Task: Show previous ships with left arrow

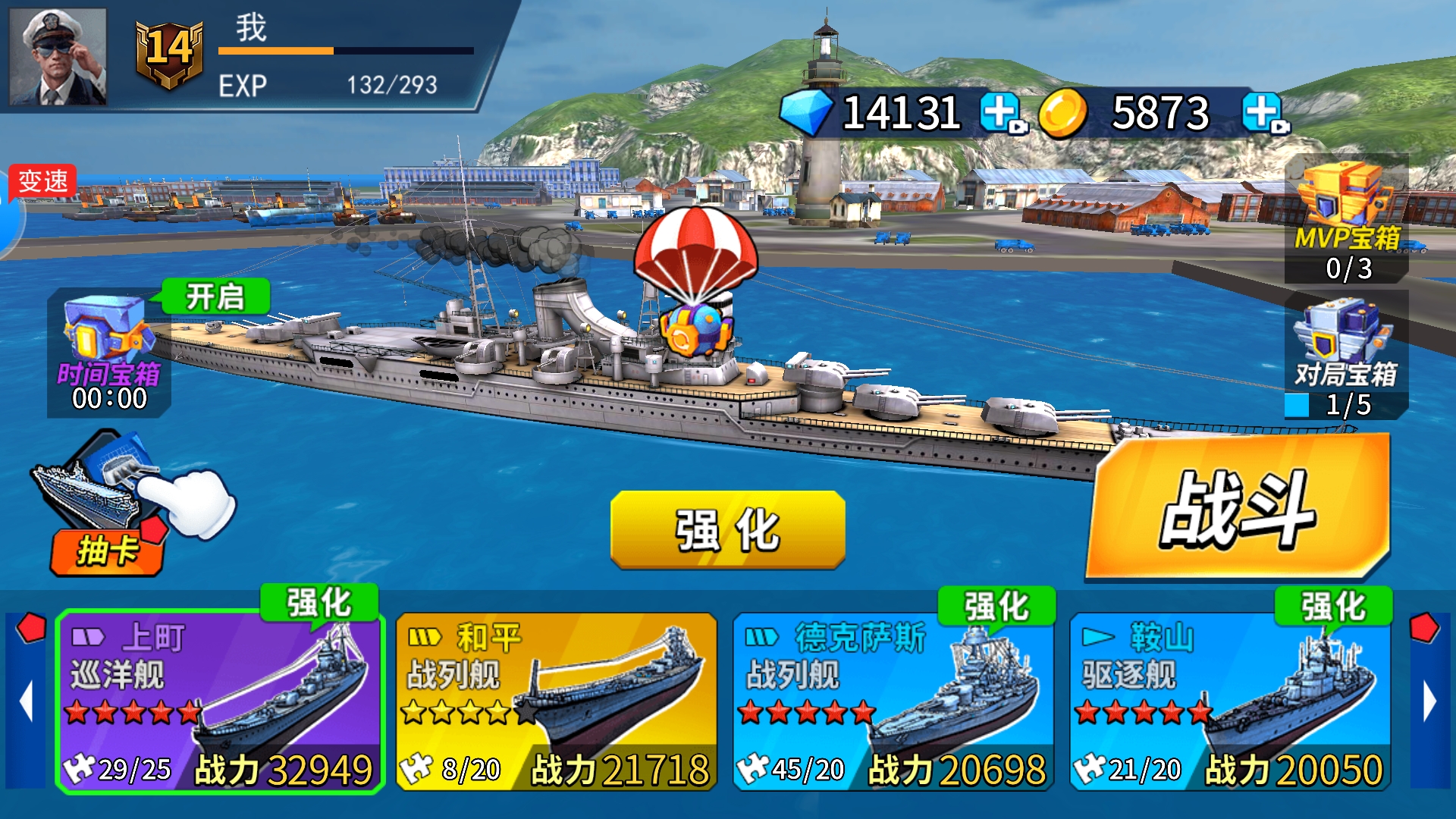Action: pyautogui.click(x=27, y=701)
